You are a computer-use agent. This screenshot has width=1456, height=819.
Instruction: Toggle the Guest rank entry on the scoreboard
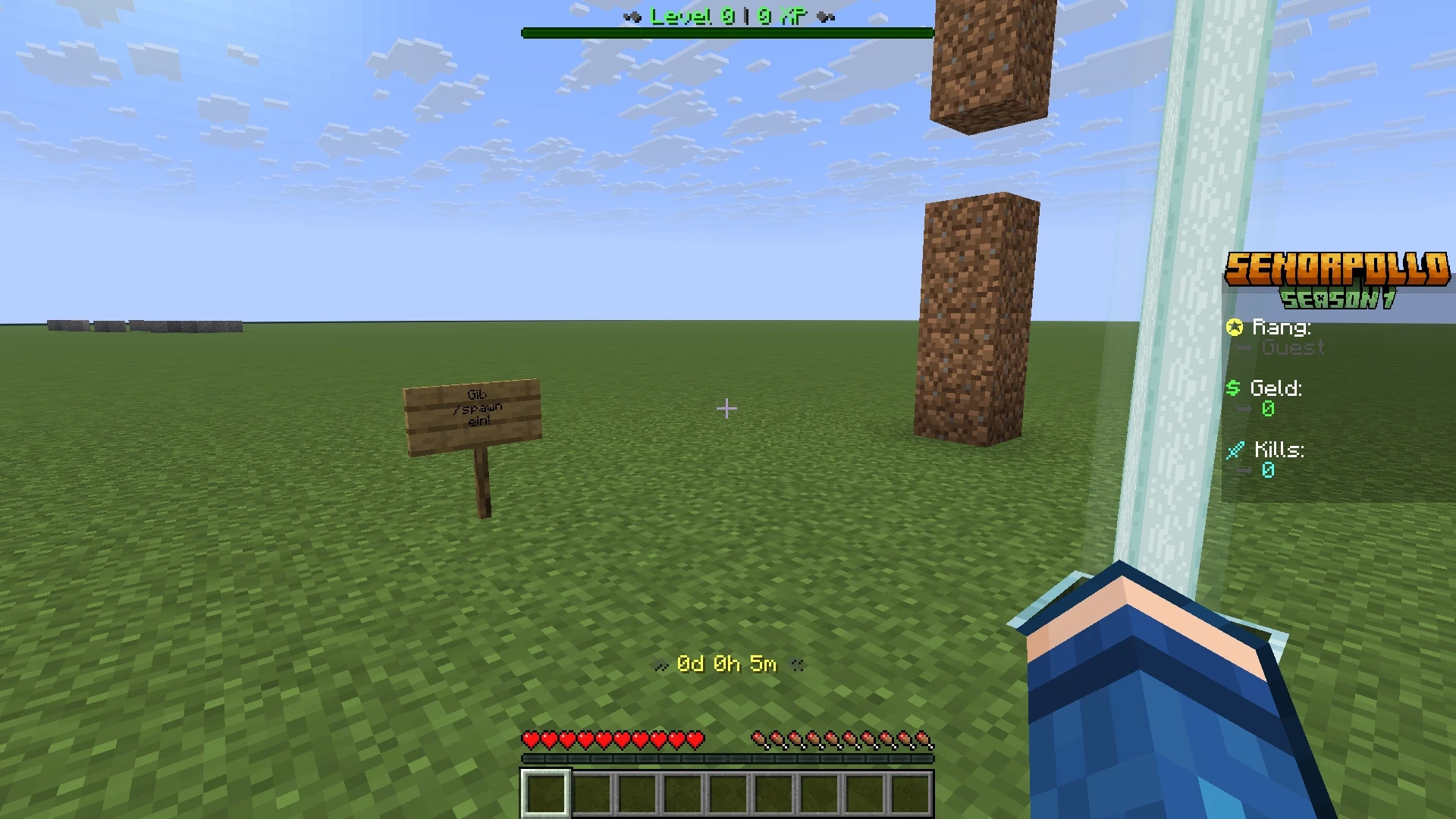point(1291,348)
